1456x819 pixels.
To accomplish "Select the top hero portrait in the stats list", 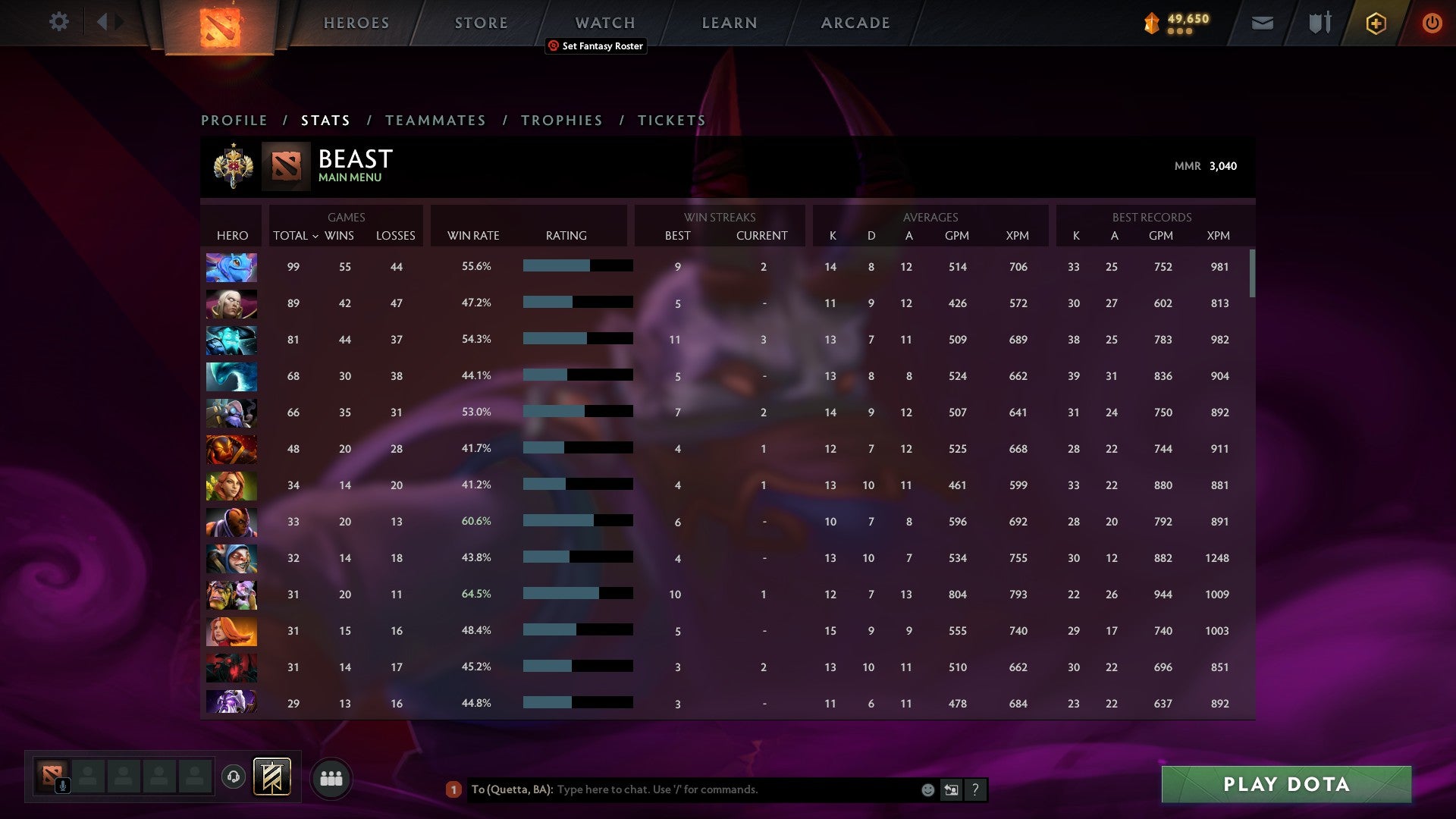I will tap(231, 267).
